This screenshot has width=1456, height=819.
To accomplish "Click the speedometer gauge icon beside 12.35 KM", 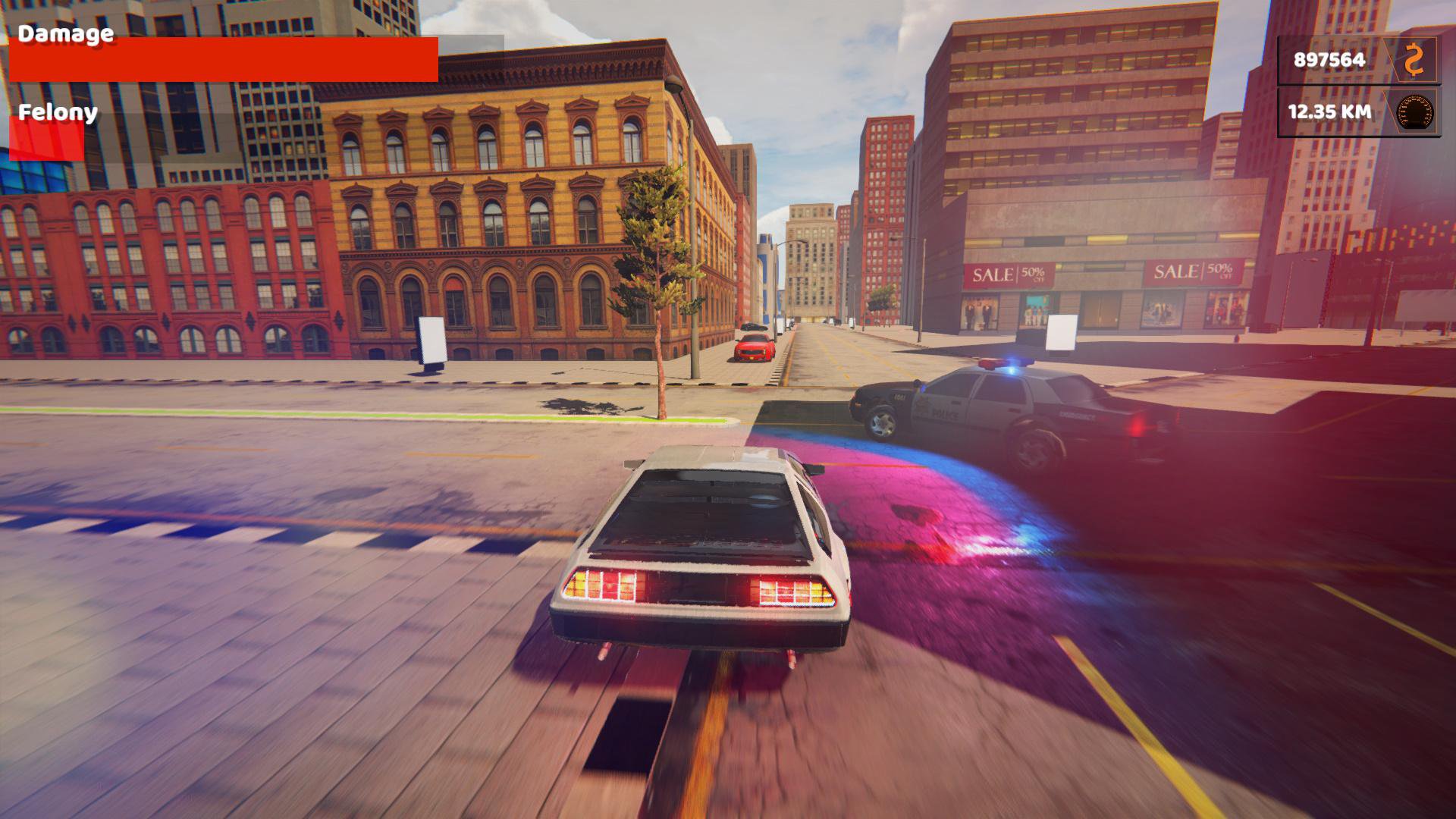I will (1415, 114).
